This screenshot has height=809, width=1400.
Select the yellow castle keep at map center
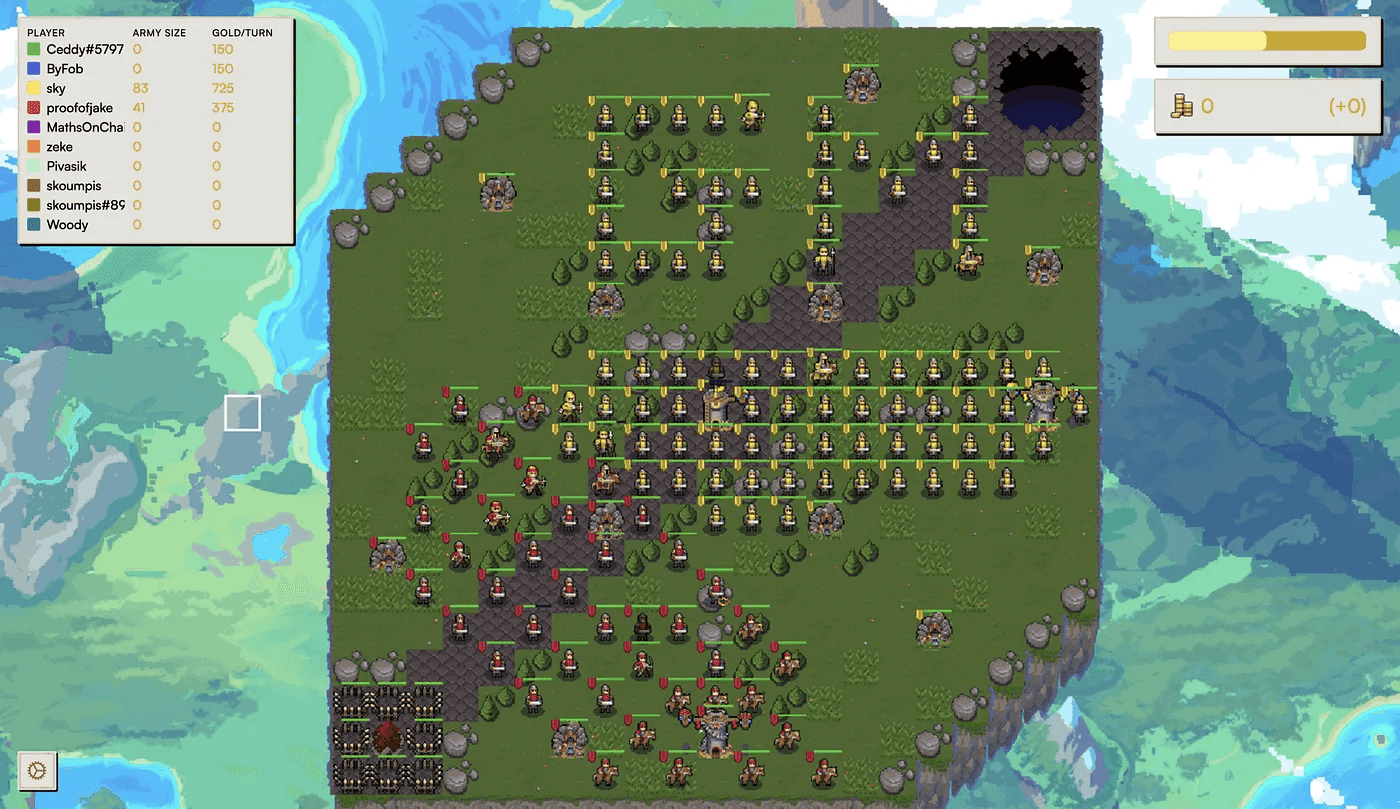pyautogui.click(x=716, y=405)
